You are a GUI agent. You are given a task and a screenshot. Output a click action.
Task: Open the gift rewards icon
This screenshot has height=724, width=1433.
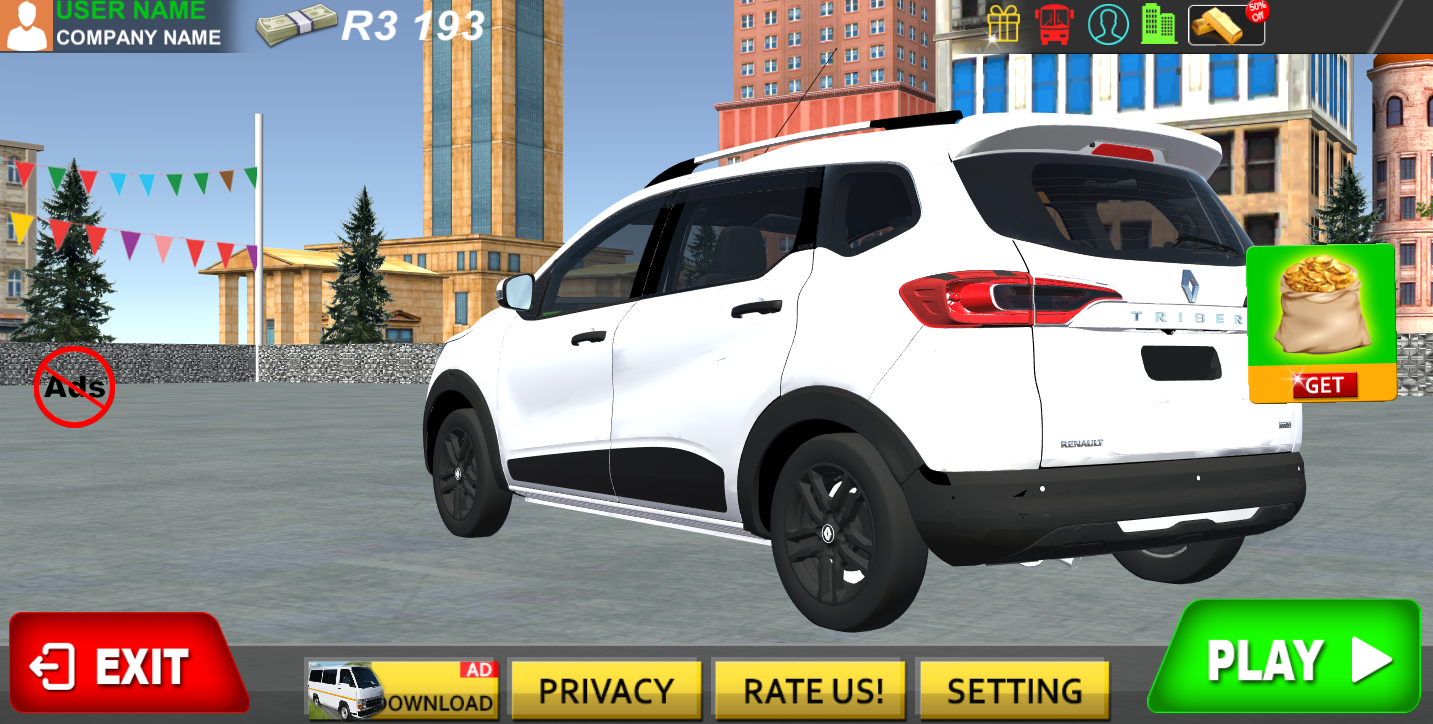click(x=1005, y=25)
